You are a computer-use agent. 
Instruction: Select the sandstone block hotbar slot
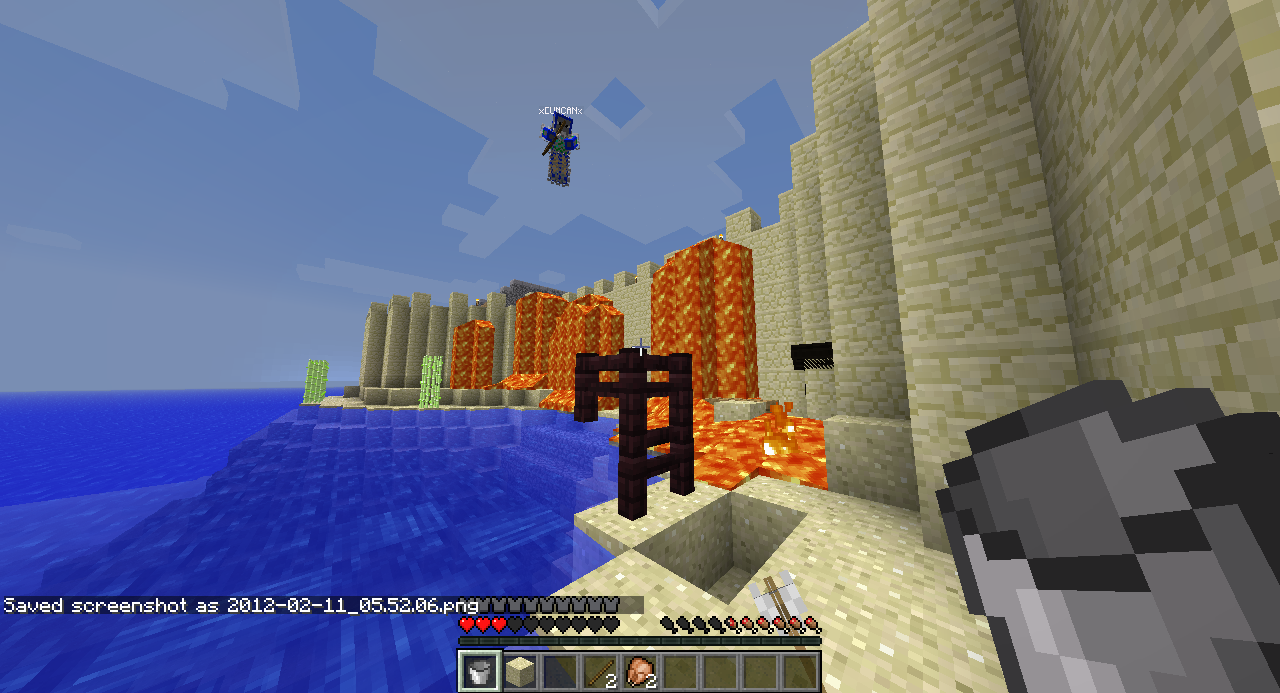click(x=519, y=671)
